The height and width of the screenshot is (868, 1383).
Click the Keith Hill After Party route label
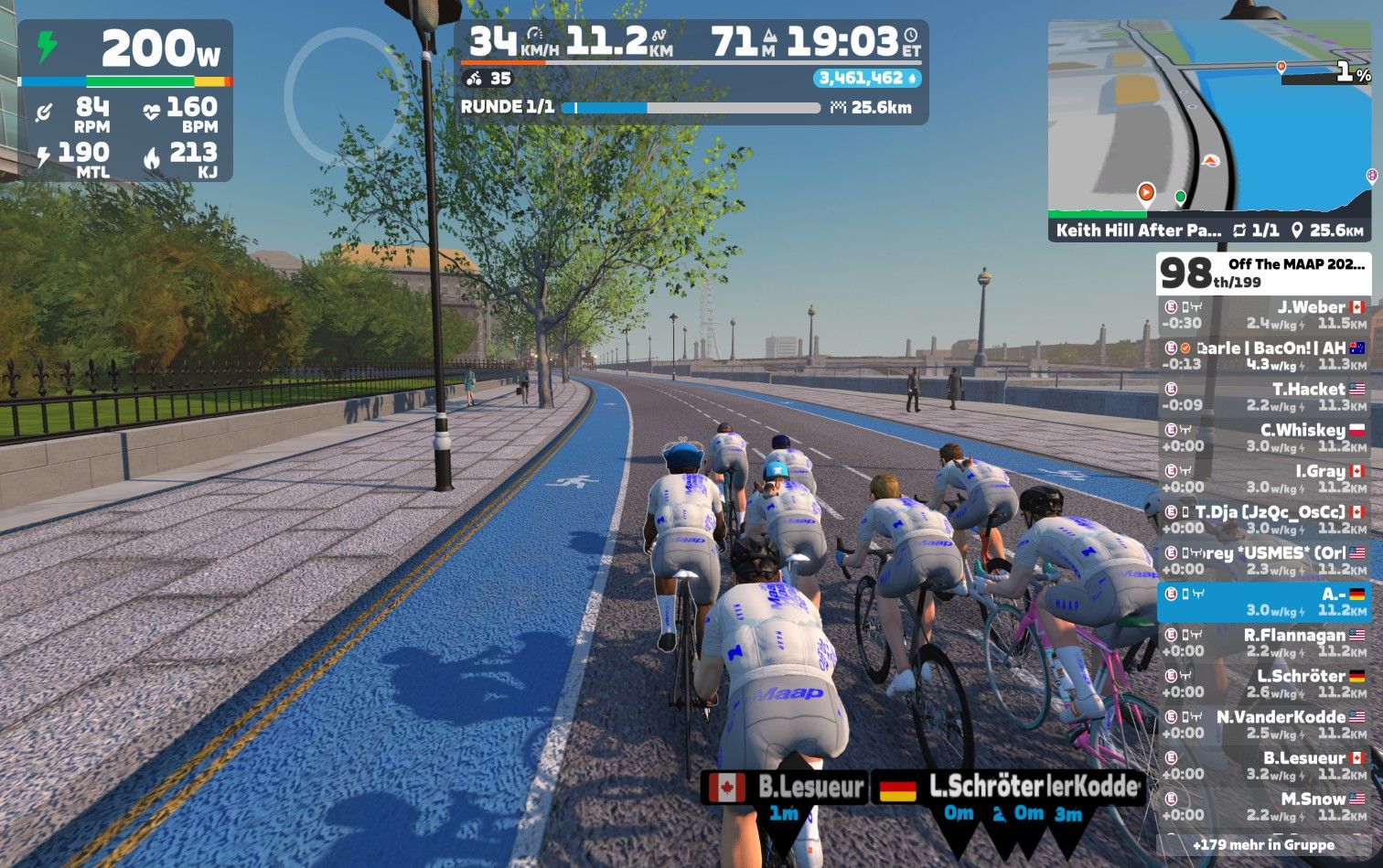(x=1138, y=230)
